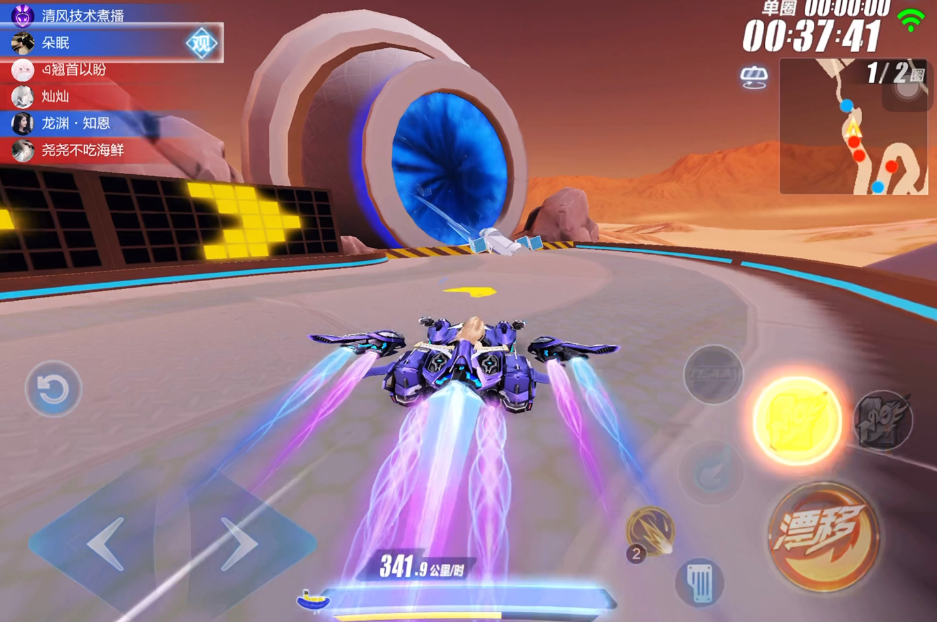Tap the 观 spectate badge beside 朵眠
The image size is (937, 622).
click(x=202, y=43)
